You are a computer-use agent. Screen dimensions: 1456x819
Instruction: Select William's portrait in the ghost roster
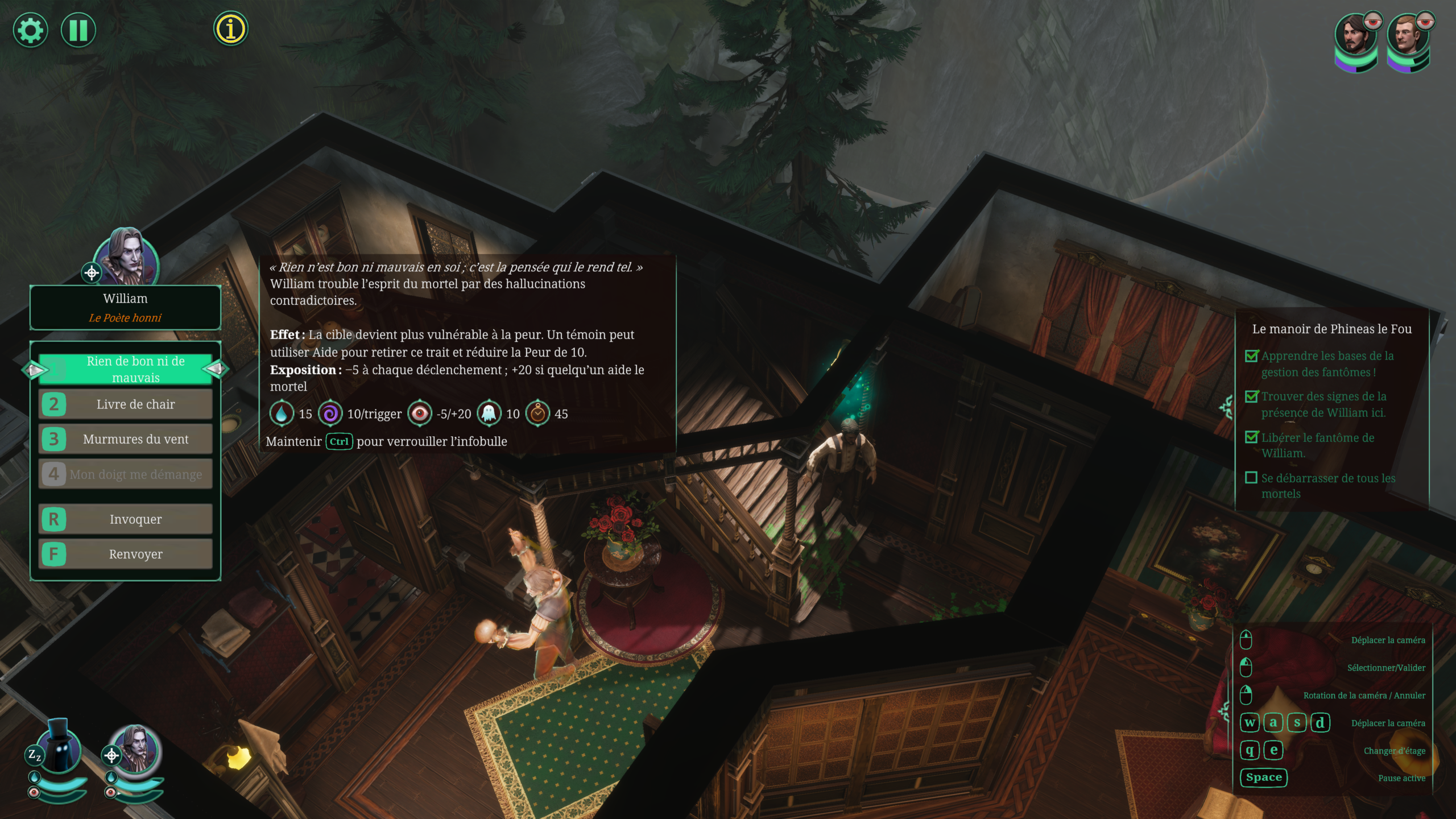[x=135, y=750]
